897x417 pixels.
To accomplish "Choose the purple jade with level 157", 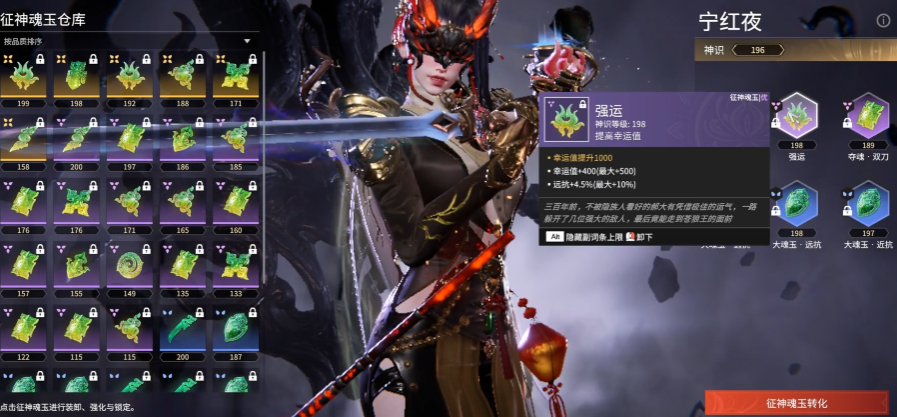I will click(x=24, y=264).
